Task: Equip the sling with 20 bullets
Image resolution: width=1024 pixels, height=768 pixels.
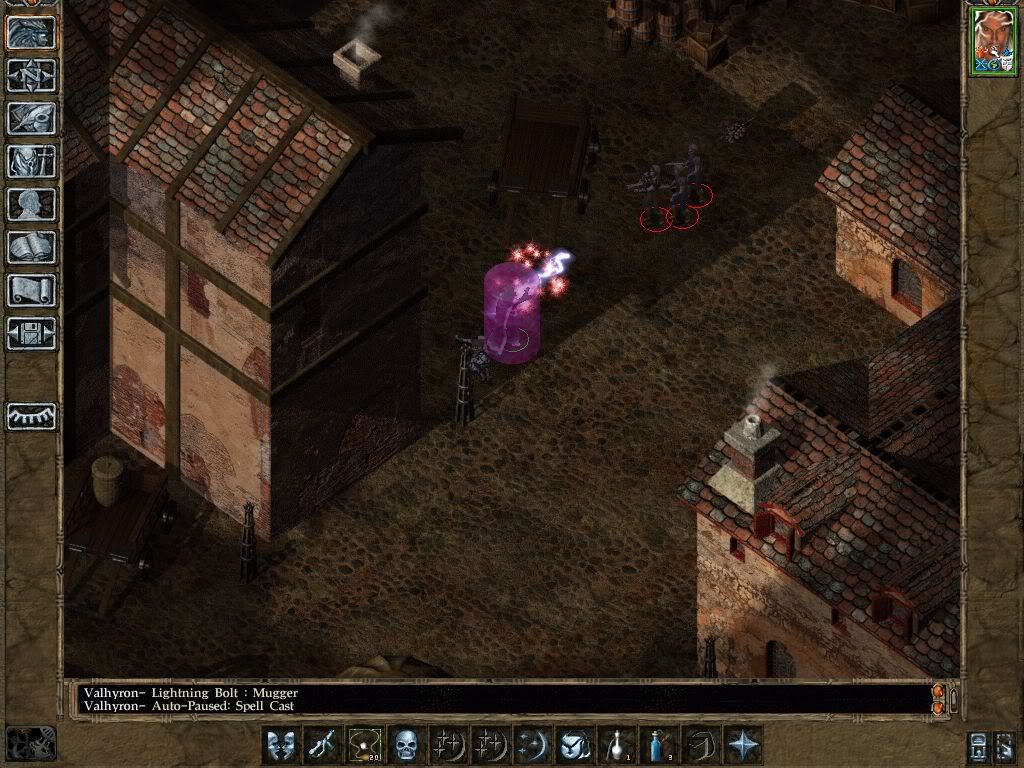Action: click(362, 745)
